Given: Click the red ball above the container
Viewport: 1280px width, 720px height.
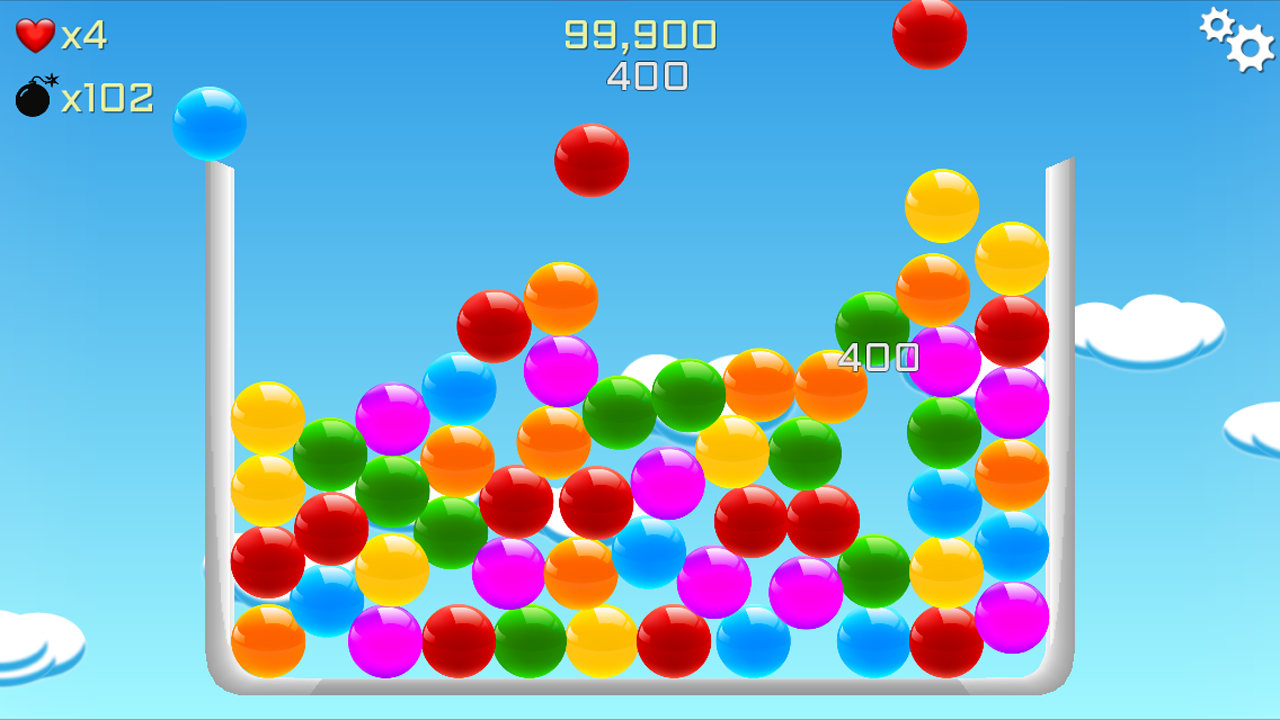Looking at the screenshot, I should pyautogui.click(x=592, y=162).
